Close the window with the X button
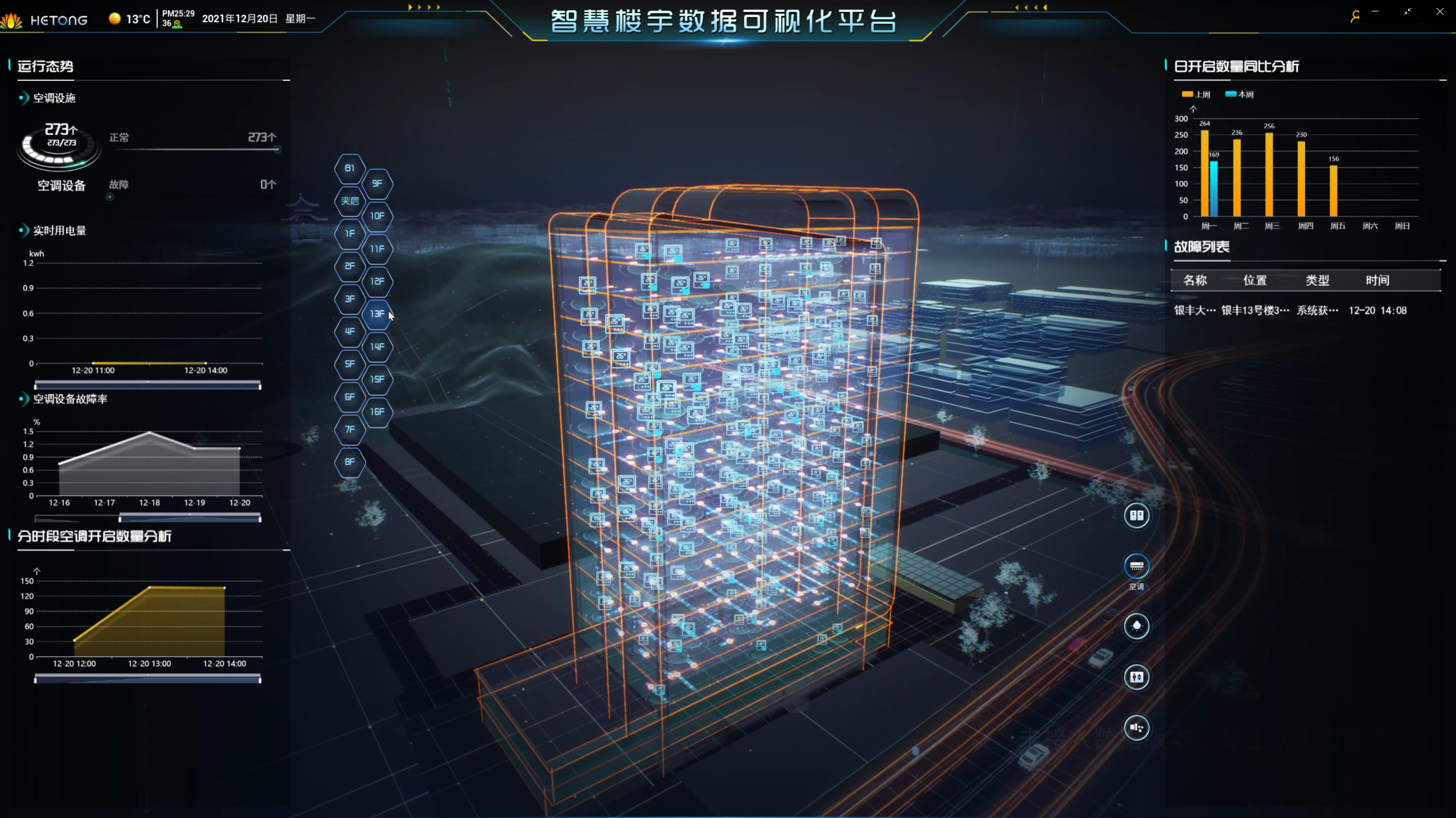Image resolution: width=1456 pixels, height=818 pixels. click(1440, 11)
